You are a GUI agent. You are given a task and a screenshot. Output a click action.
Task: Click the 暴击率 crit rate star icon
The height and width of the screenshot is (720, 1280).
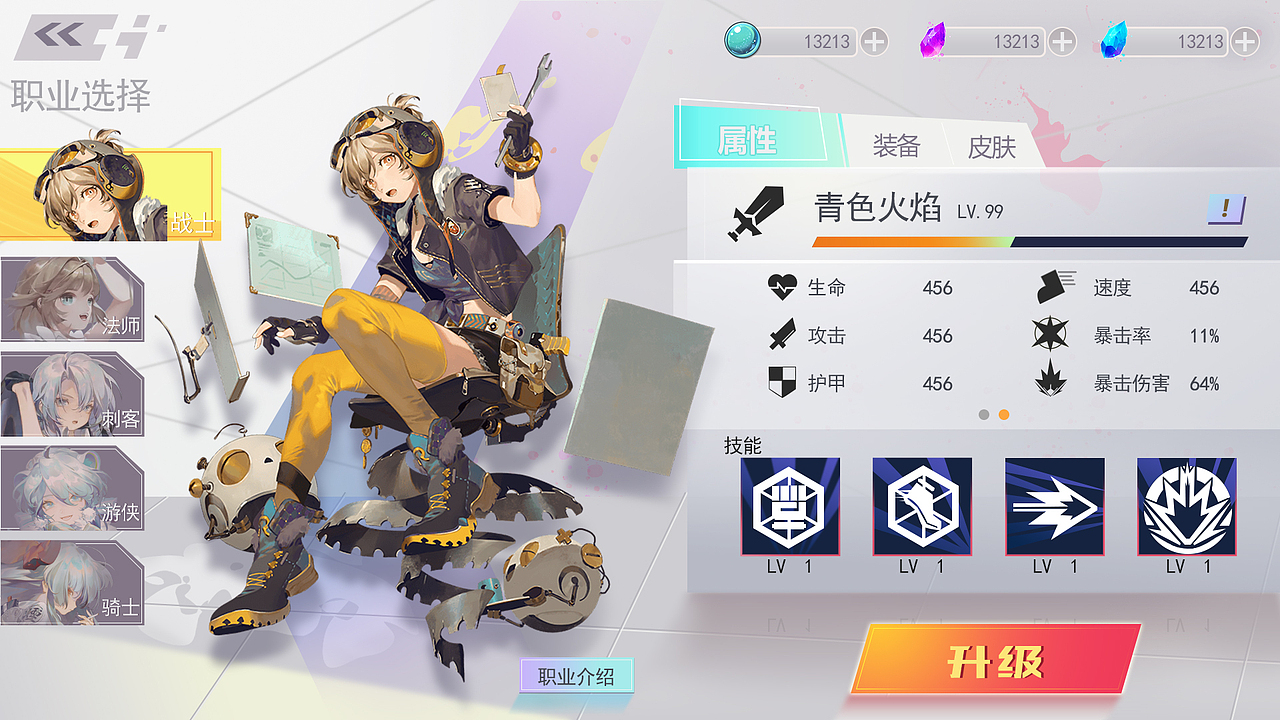[x=1048, y=335]
